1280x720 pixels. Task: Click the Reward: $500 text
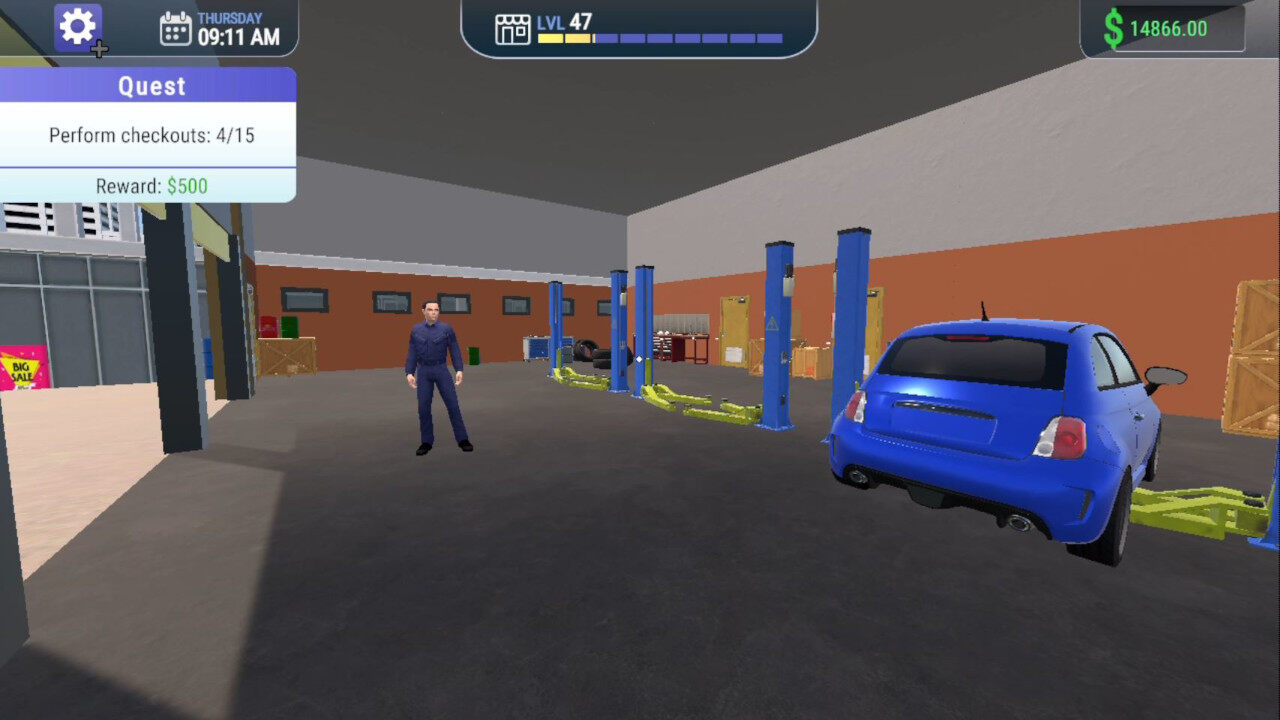click(150, 185)
